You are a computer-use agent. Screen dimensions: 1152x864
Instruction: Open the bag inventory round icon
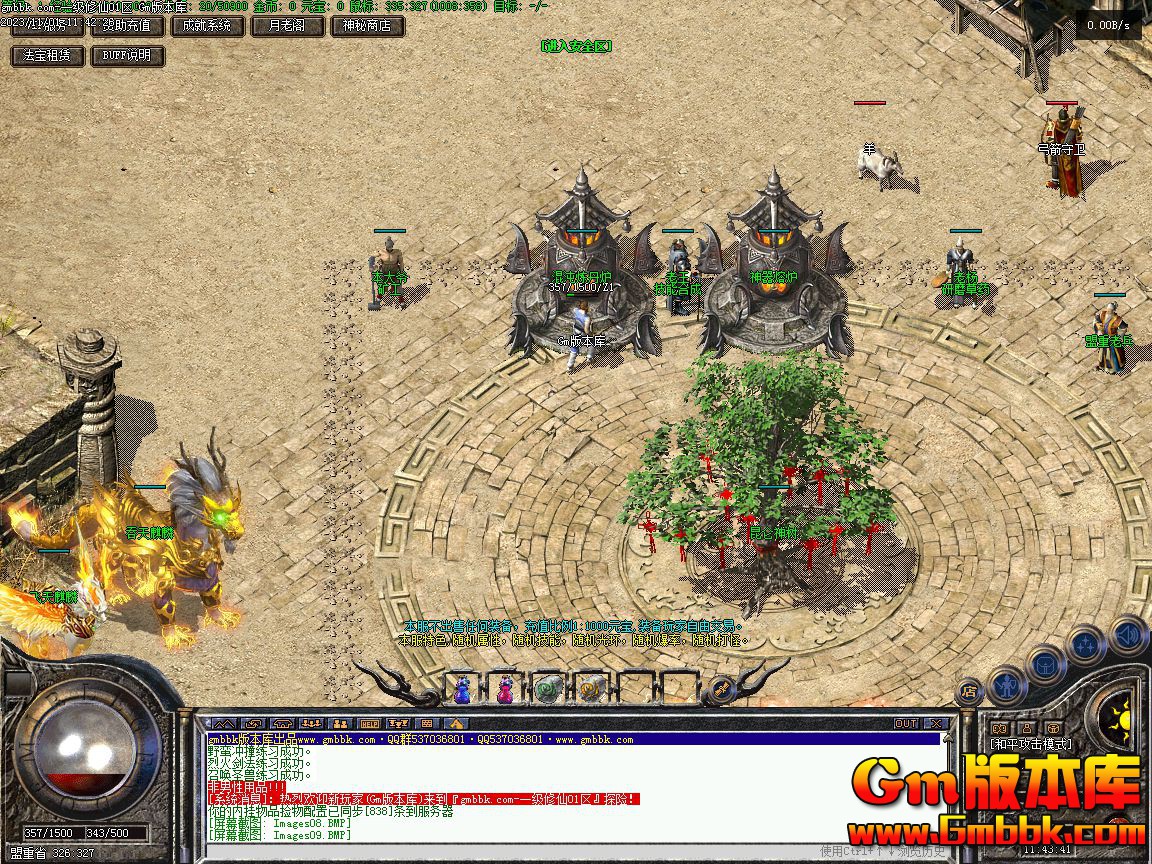pyautogui.click(x=1046, y=663)
